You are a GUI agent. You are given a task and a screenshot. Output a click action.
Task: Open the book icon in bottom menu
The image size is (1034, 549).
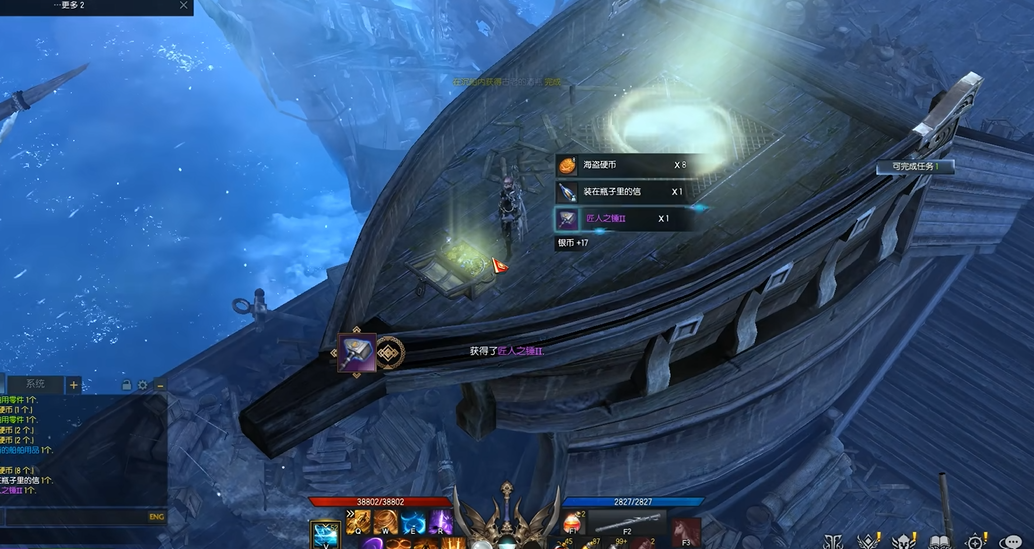939,541
